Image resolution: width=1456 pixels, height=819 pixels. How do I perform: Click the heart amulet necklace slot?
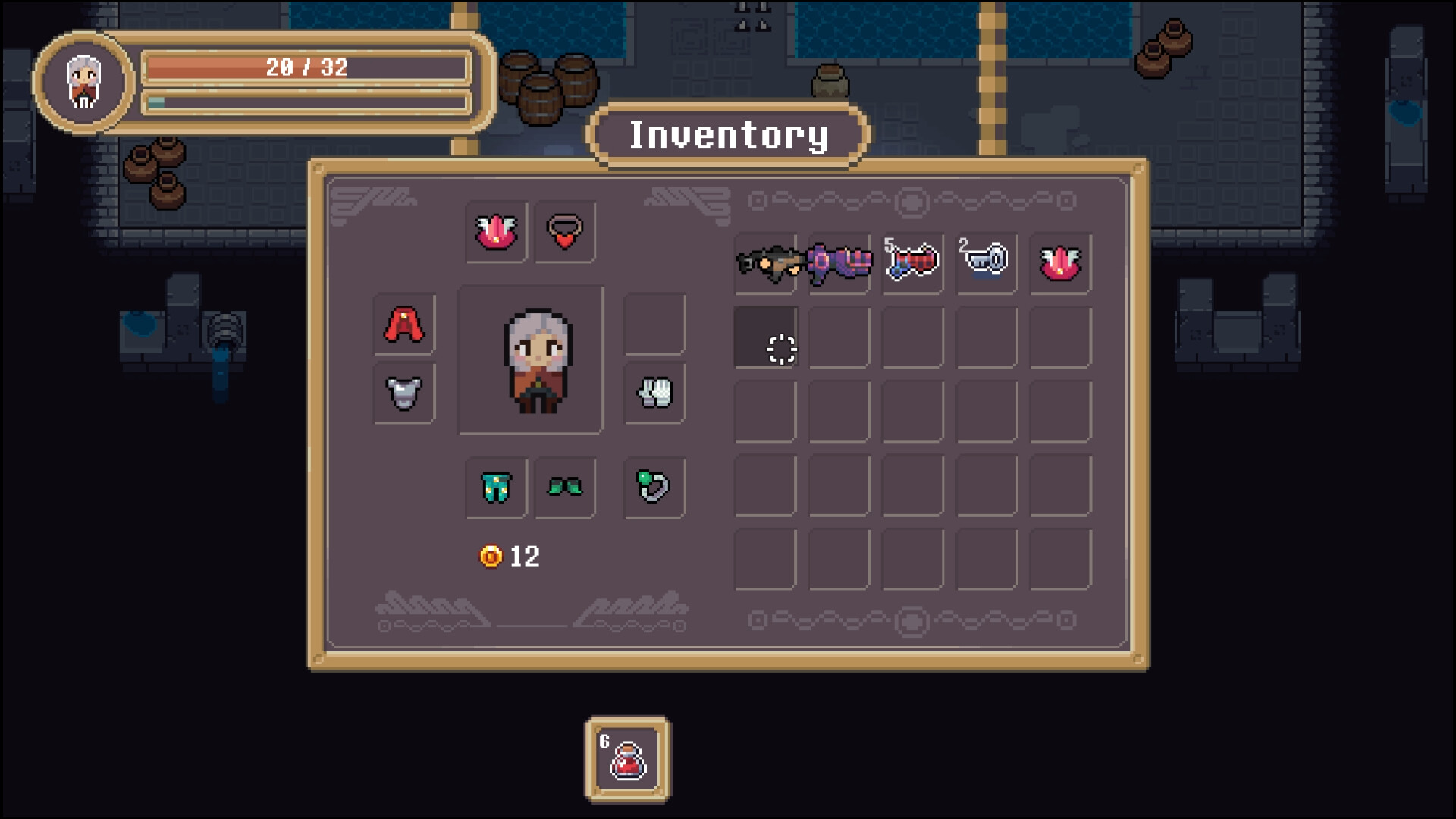tap(564, 231)
